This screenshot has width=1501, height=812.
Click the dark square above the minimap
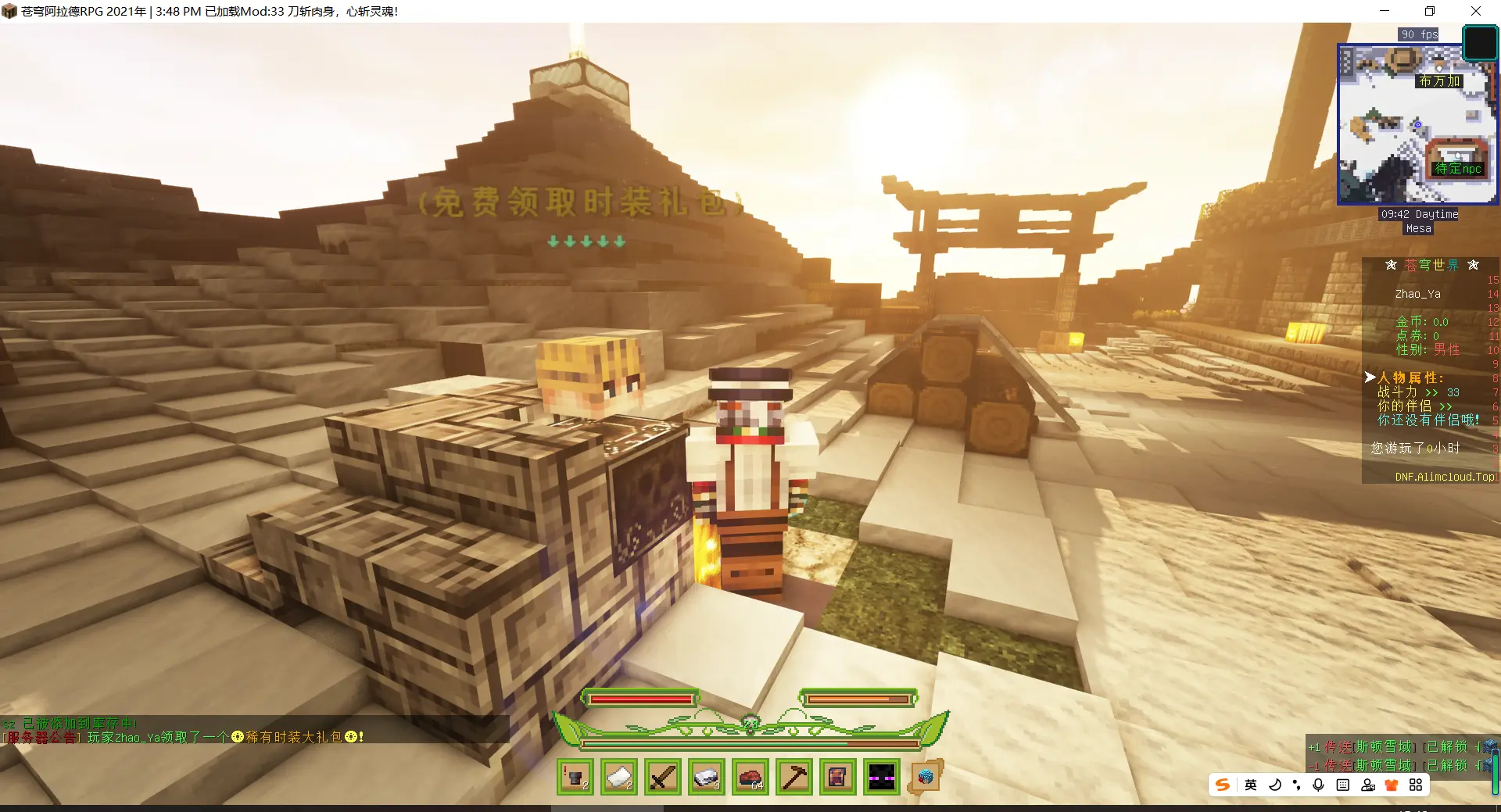click(1479, 43)
